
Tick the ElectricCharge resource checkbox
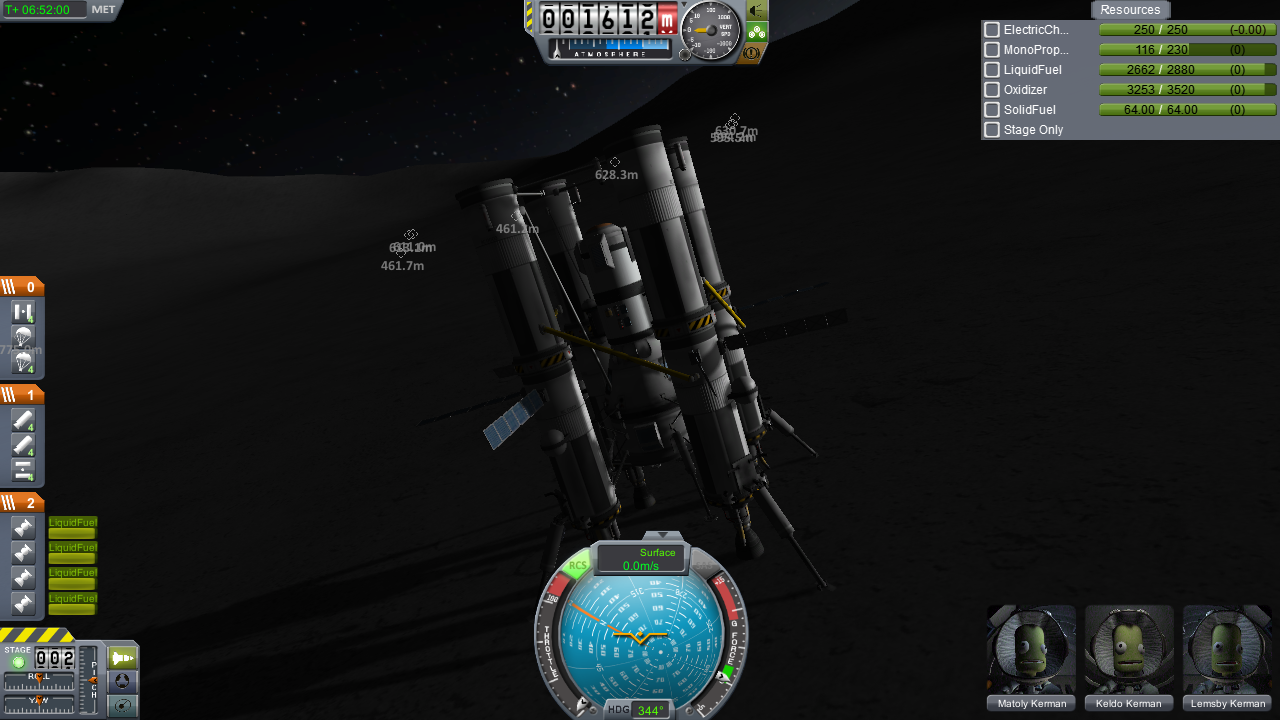click(992, 30)
